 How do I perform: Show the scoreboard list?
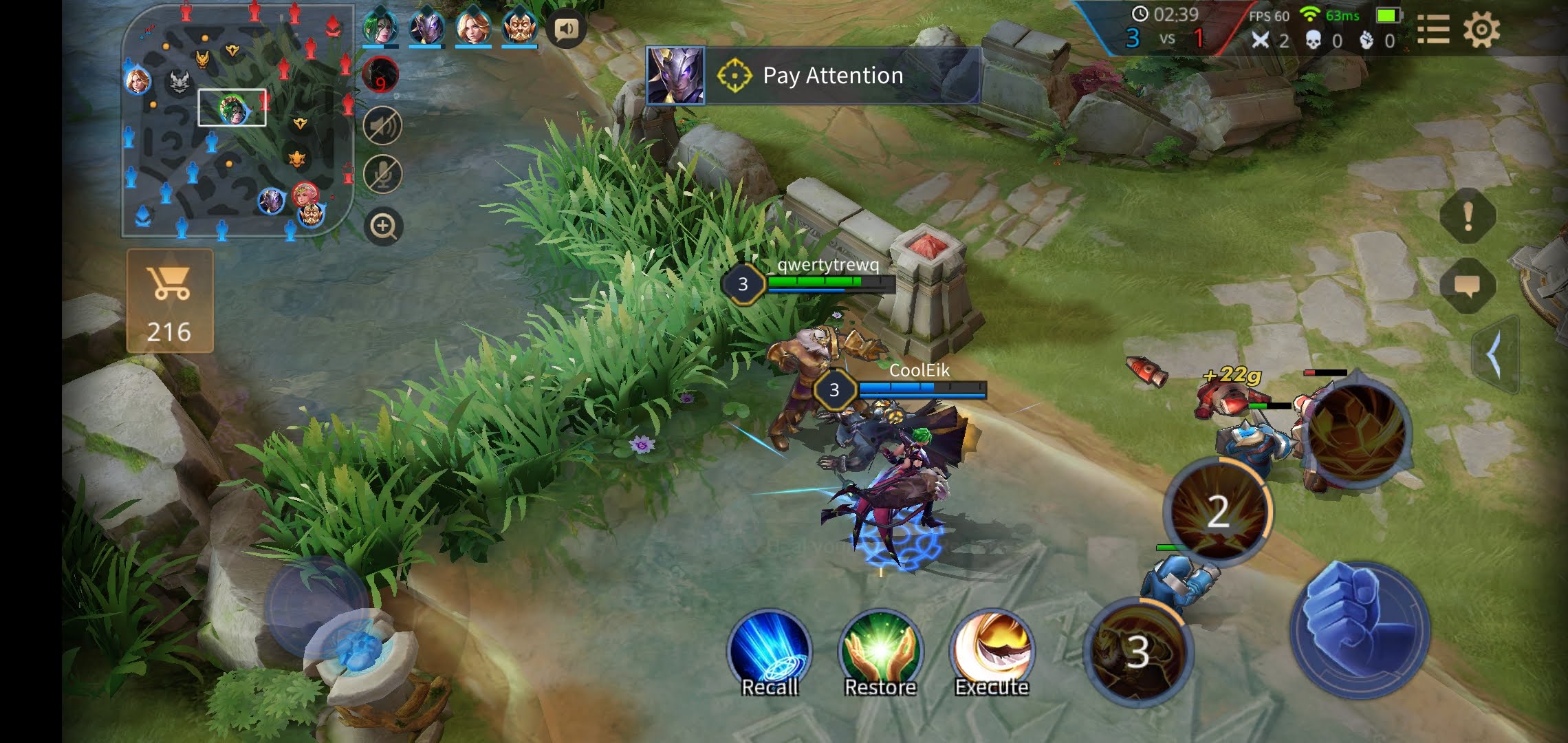[x=1433, y=30]
